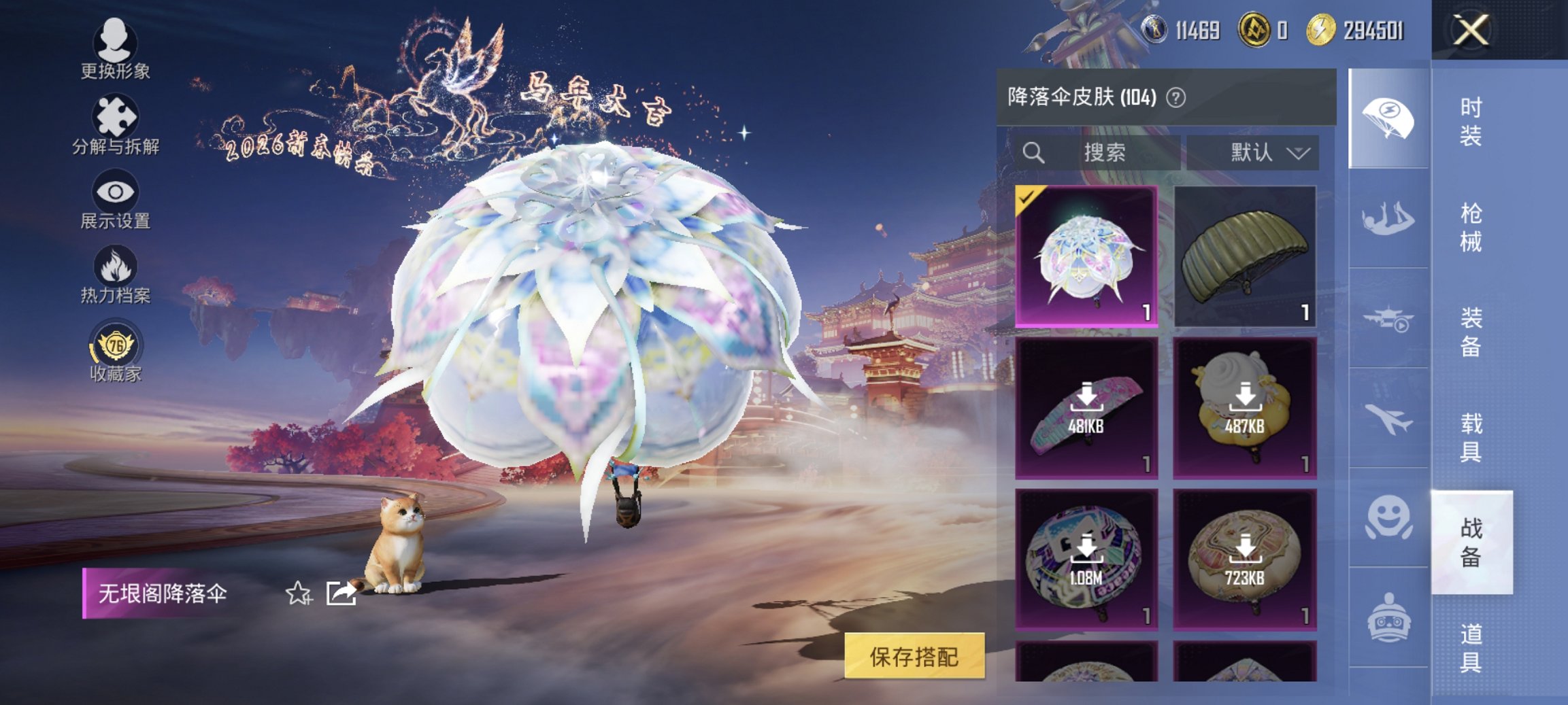Tap the search magnifier in the 搜索 bar
Screen dimensions: 1568x705
(x=1035, y=152)
